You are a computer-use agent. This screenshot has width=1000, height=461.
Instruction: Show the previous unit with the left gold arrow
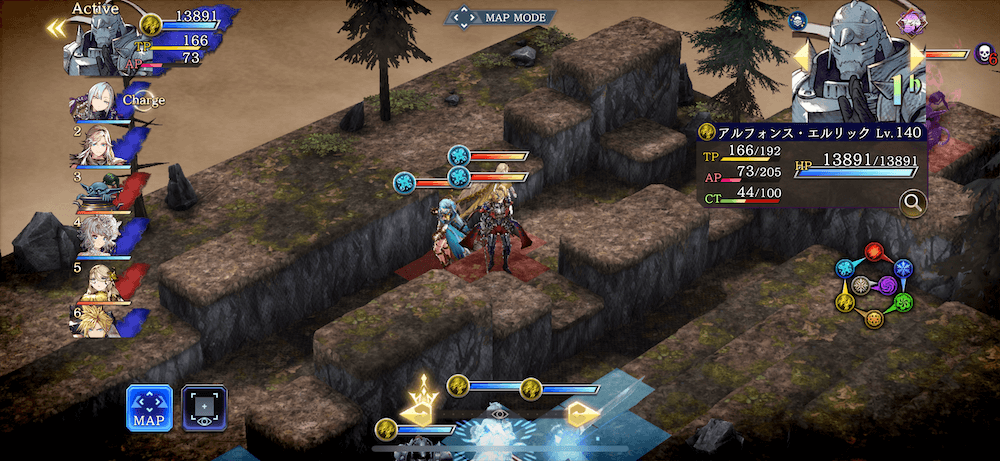(803, 57)
